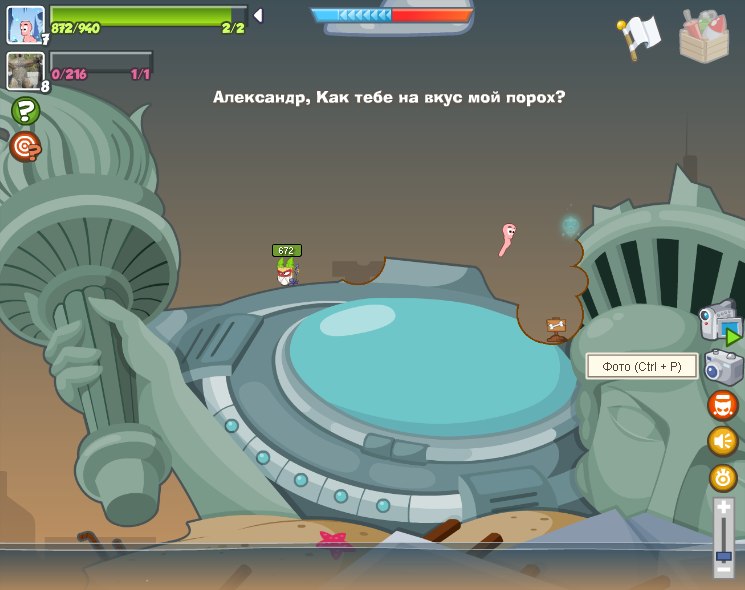The height and width of the screenshot is (590, 745).
Task: Select the pink worm player portrait
Action: (25, 24)
